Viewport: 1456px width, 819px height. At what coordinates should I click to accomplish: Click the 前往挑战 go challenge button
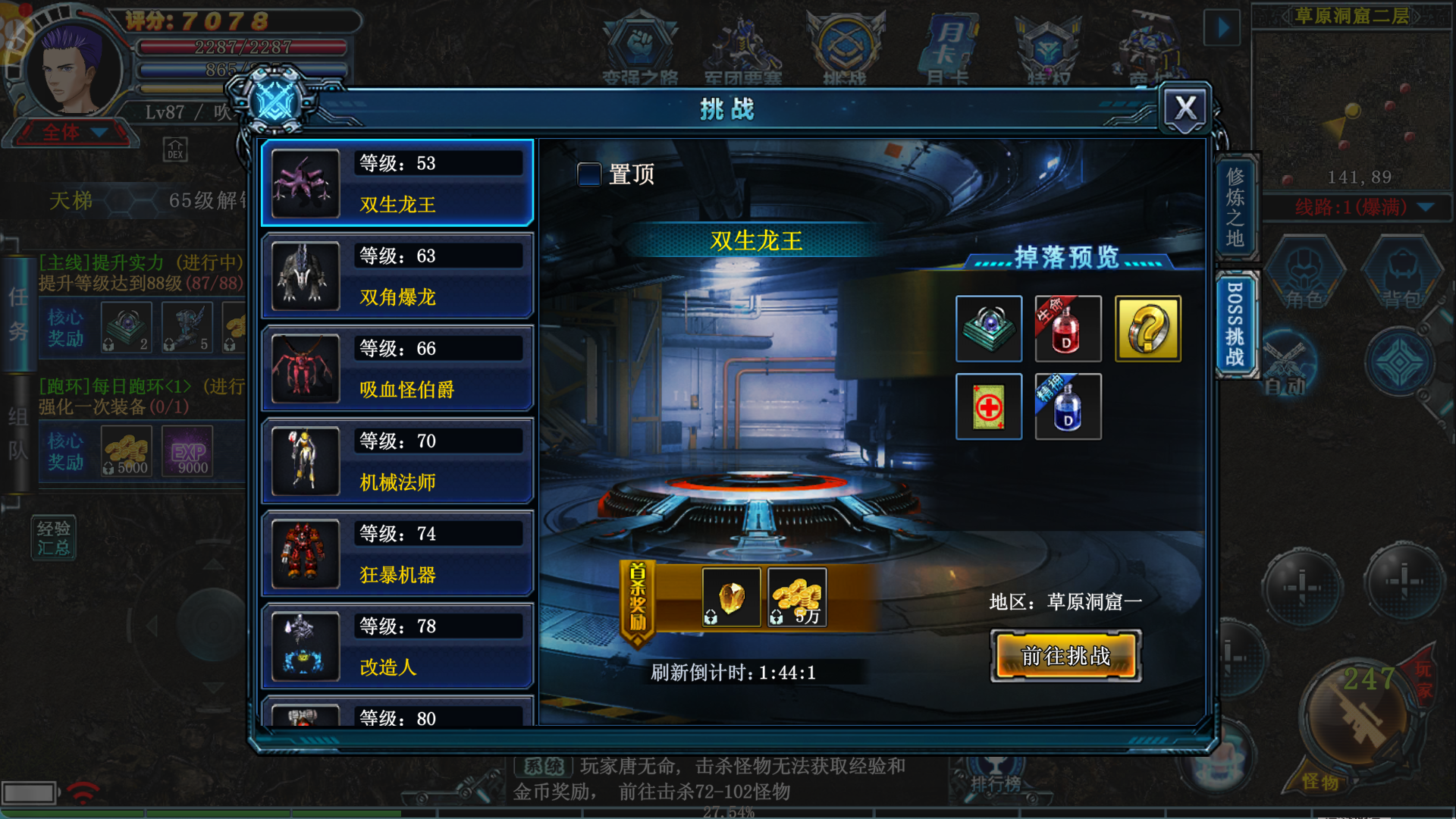coord(1065,656)
